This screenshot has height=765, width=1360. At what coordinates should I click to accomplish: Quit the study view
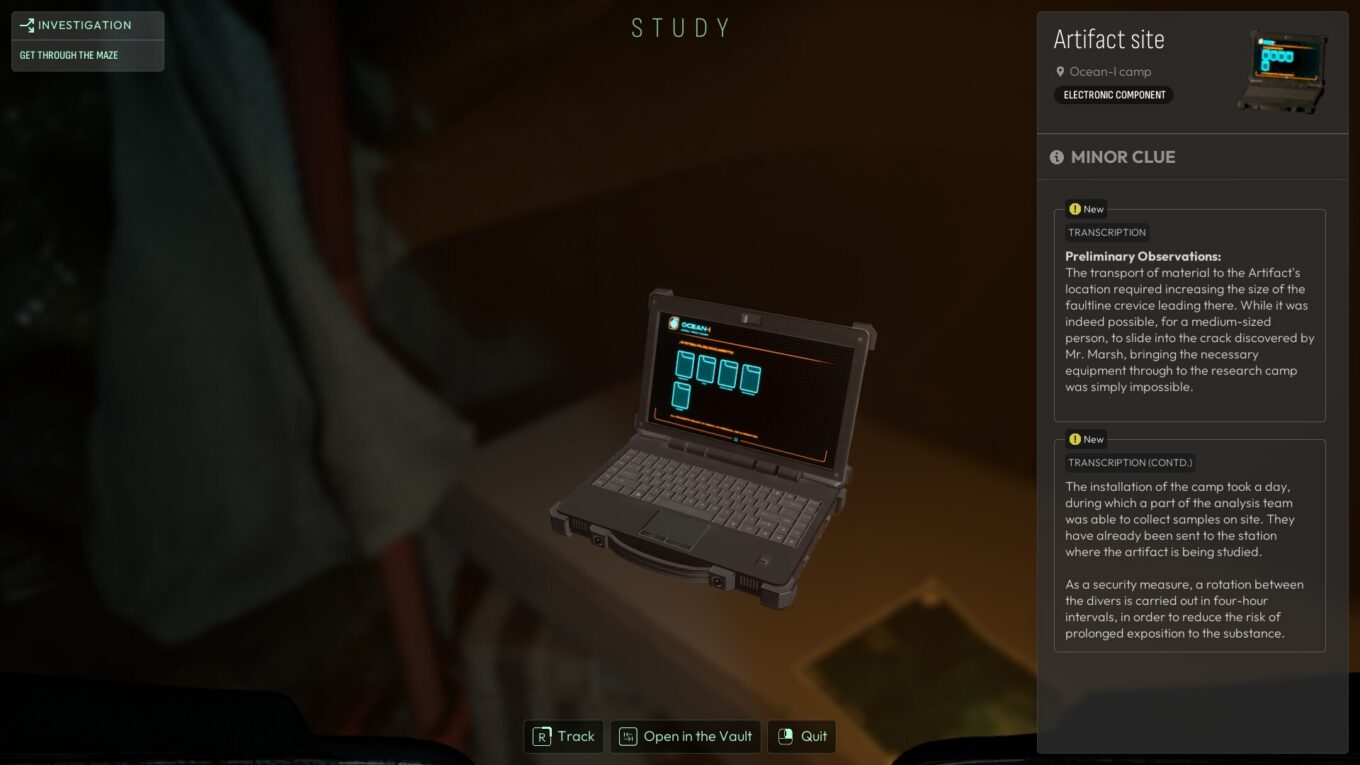[802, 737]
